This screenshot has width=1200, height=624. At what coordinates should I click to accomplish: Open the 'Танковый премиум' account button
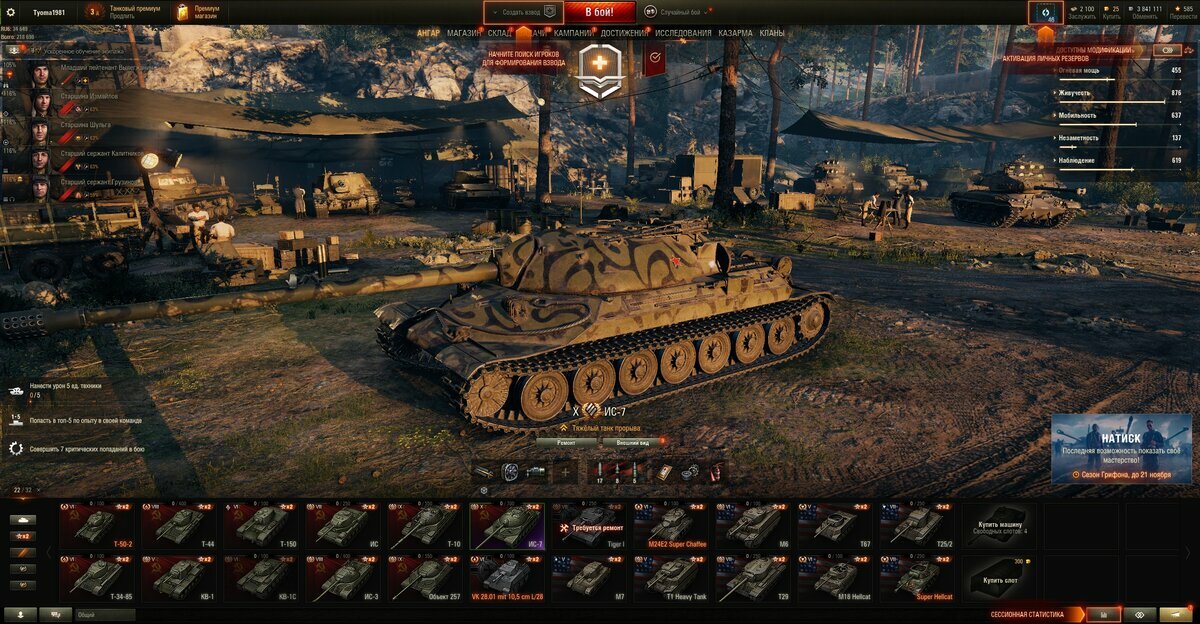123,12
